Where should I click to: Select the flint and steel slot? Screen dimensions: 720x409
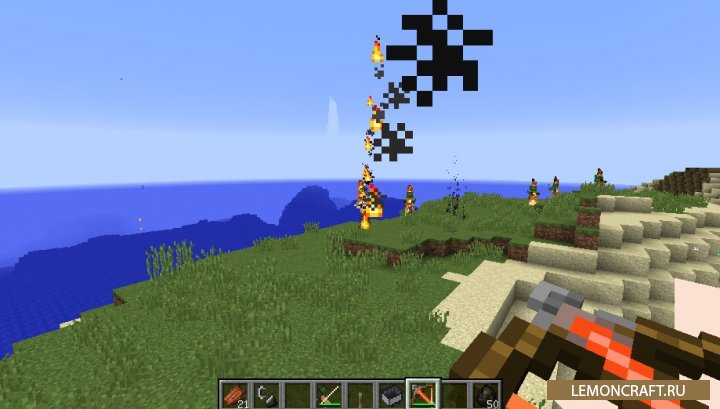265,395
